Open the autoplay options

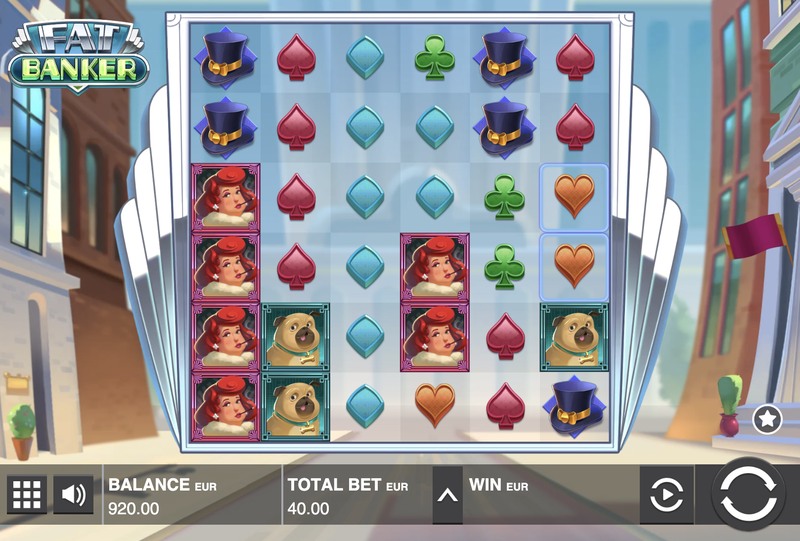(667, 495)
